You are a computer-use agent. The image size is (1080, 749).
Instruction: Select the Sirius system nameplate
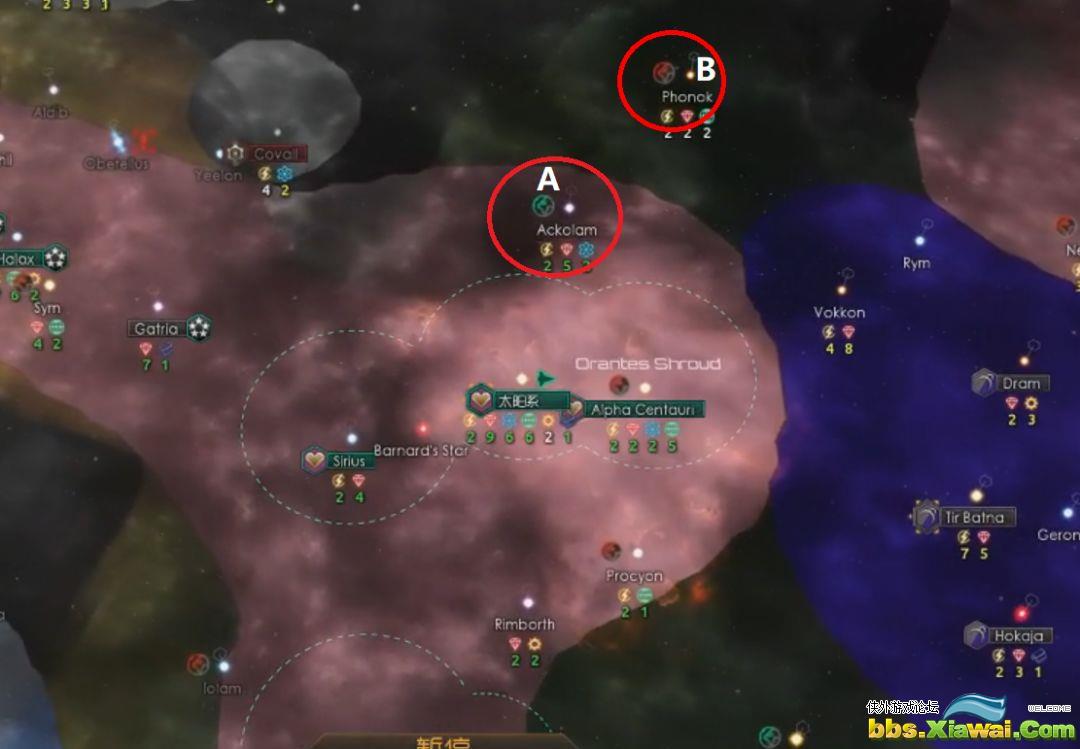tap(348, 461)
